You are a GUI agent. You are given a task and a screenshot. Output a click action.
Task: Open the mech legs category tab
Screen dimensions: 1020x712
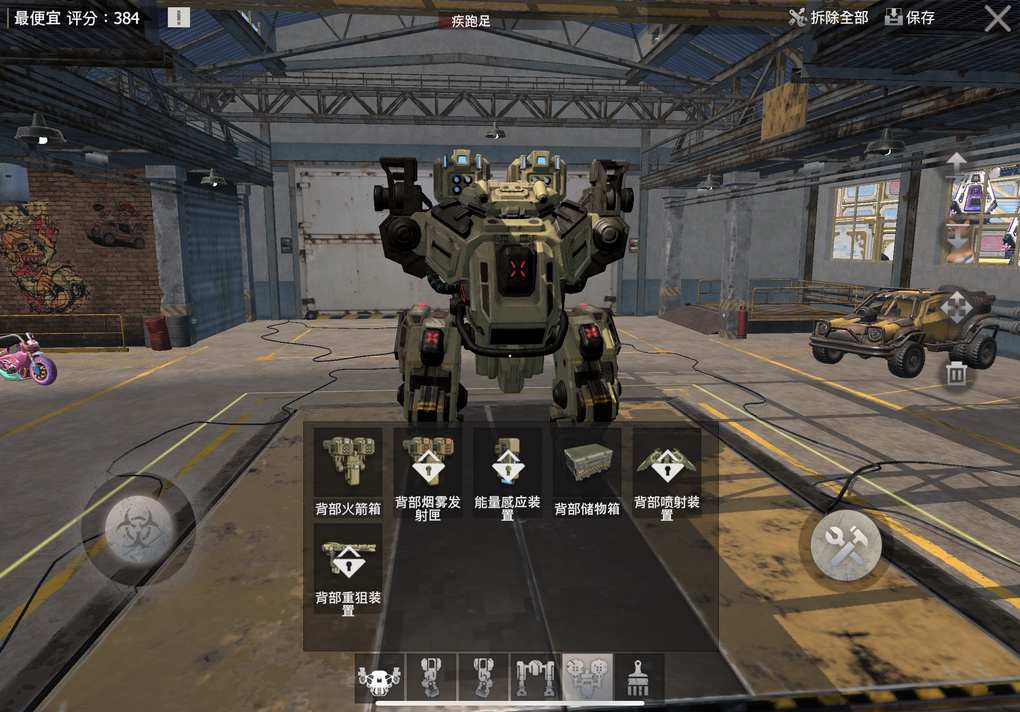[x=535, y=677]
